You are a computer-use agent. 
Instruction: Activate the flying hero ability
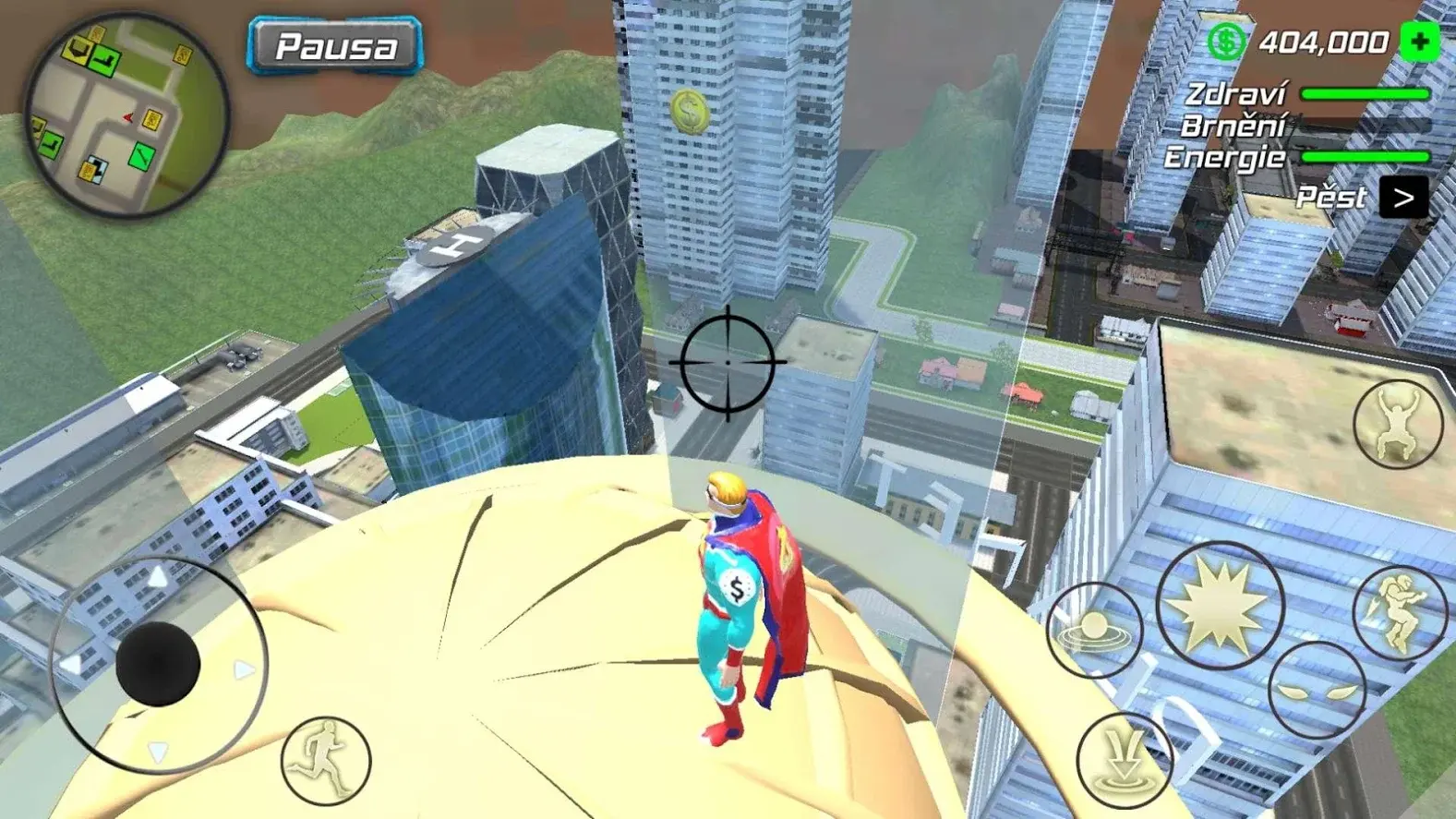tap(1399, 611)
